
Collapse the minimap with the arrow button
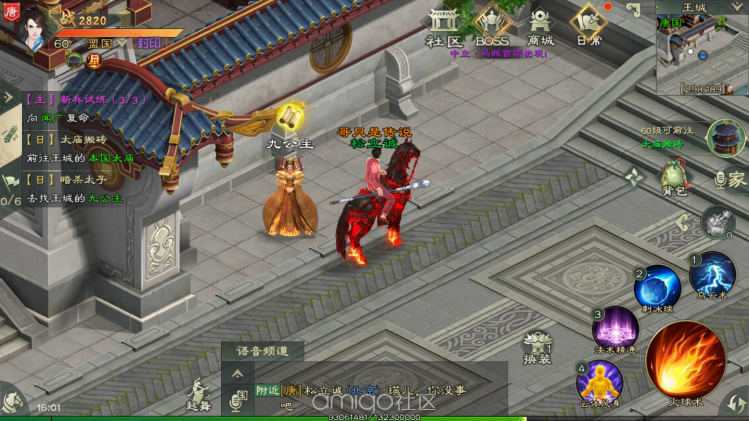pyautogui.click(x=636, y=9)
